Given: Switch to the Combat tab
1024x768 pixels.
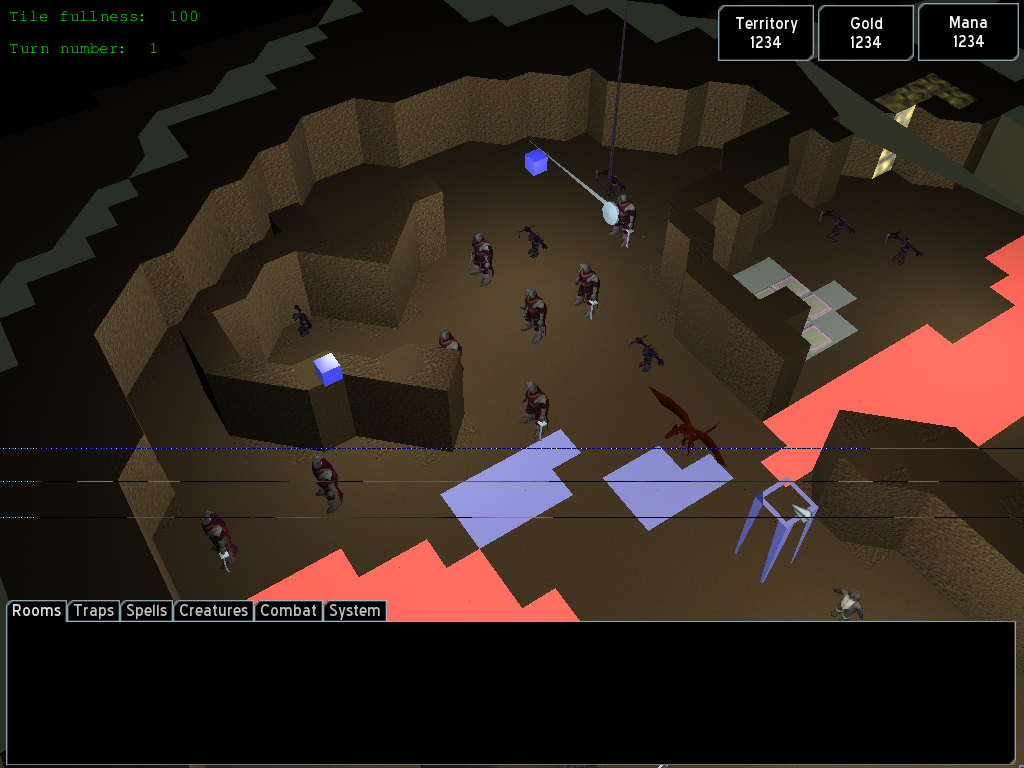Looking at the screenshot, I should [288, 611].
